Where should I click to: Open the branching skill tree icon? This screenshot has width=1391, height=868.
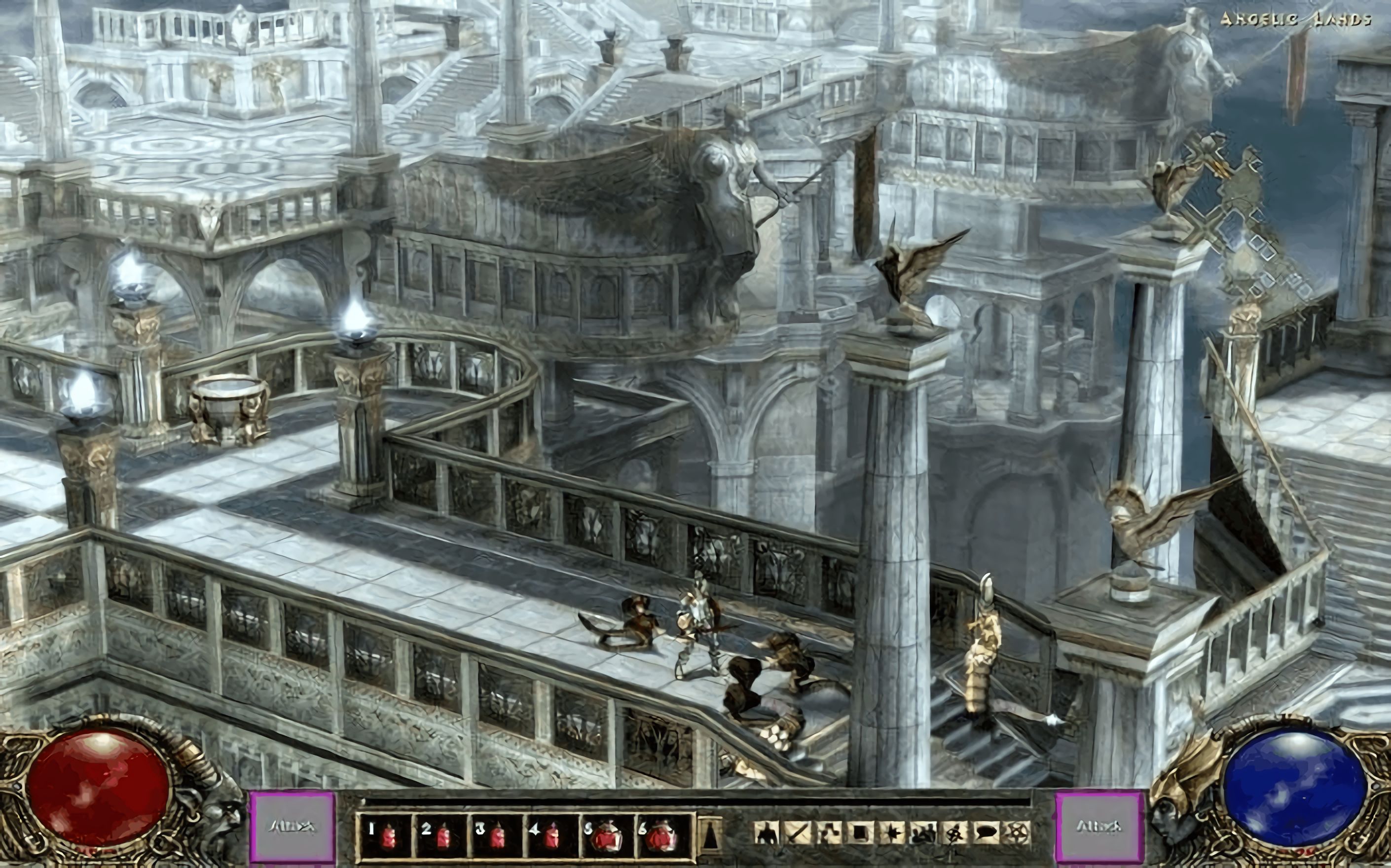[x=828, y=833]
